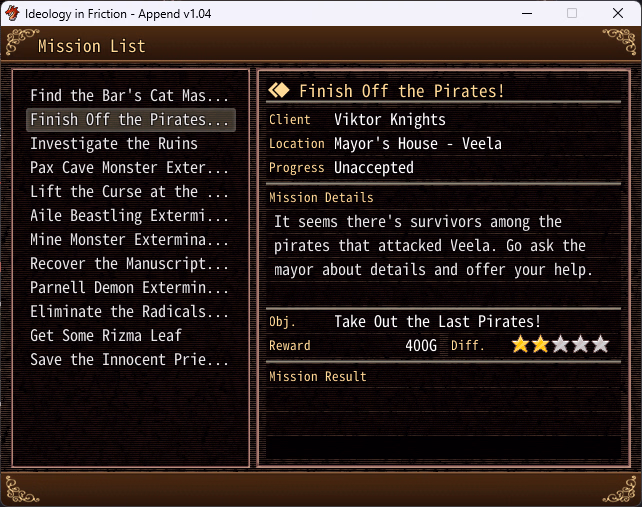
Task: Open the Investigate the Ruins mission
Action: coord(114,144)
